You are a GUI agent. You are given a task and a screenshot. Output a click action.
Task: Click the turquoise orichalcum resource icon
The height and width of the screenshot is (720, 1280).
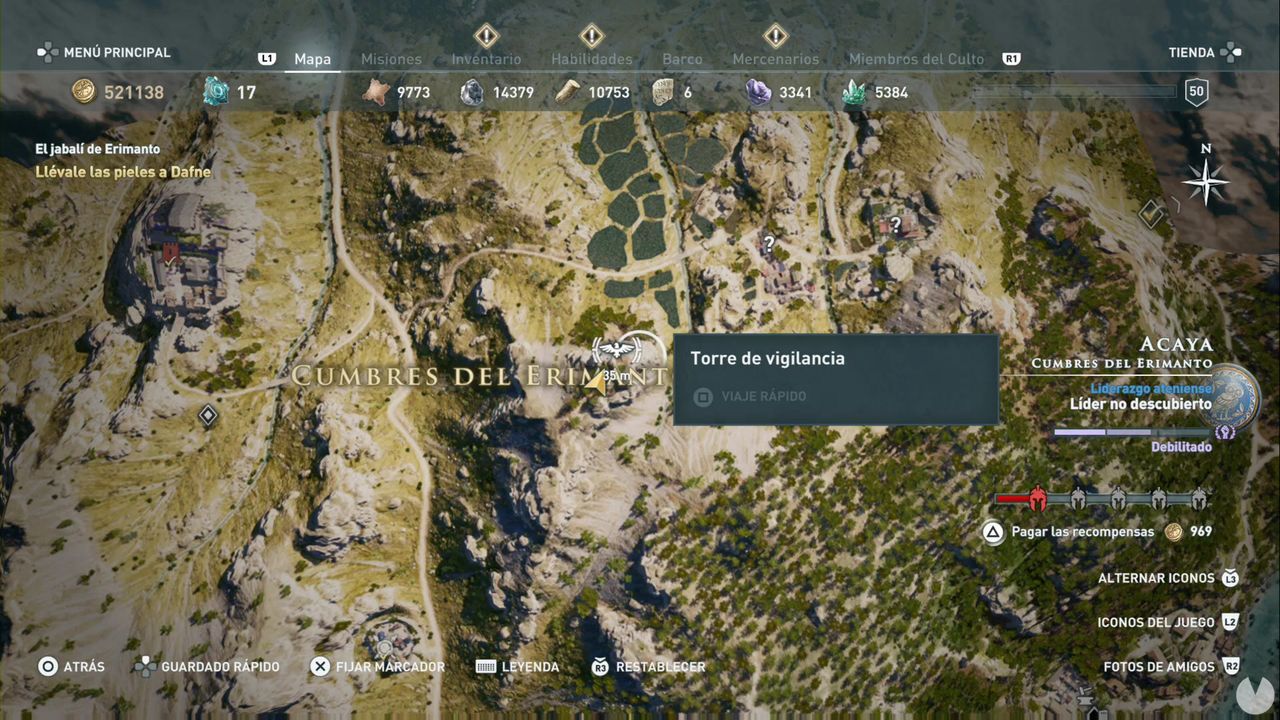click(213, 91)
